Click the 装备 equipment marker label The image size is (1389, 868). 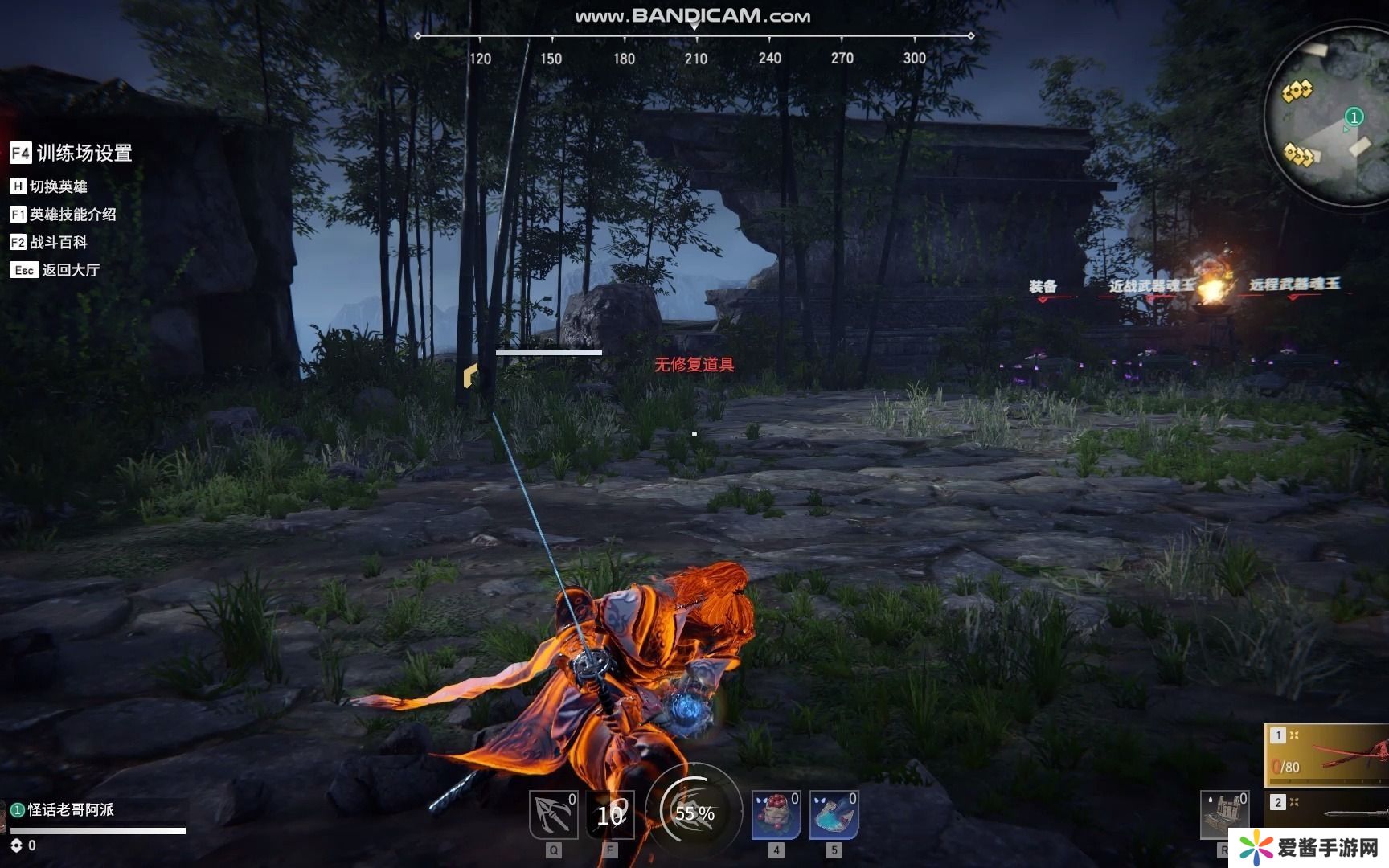(x=1043, y=286)
